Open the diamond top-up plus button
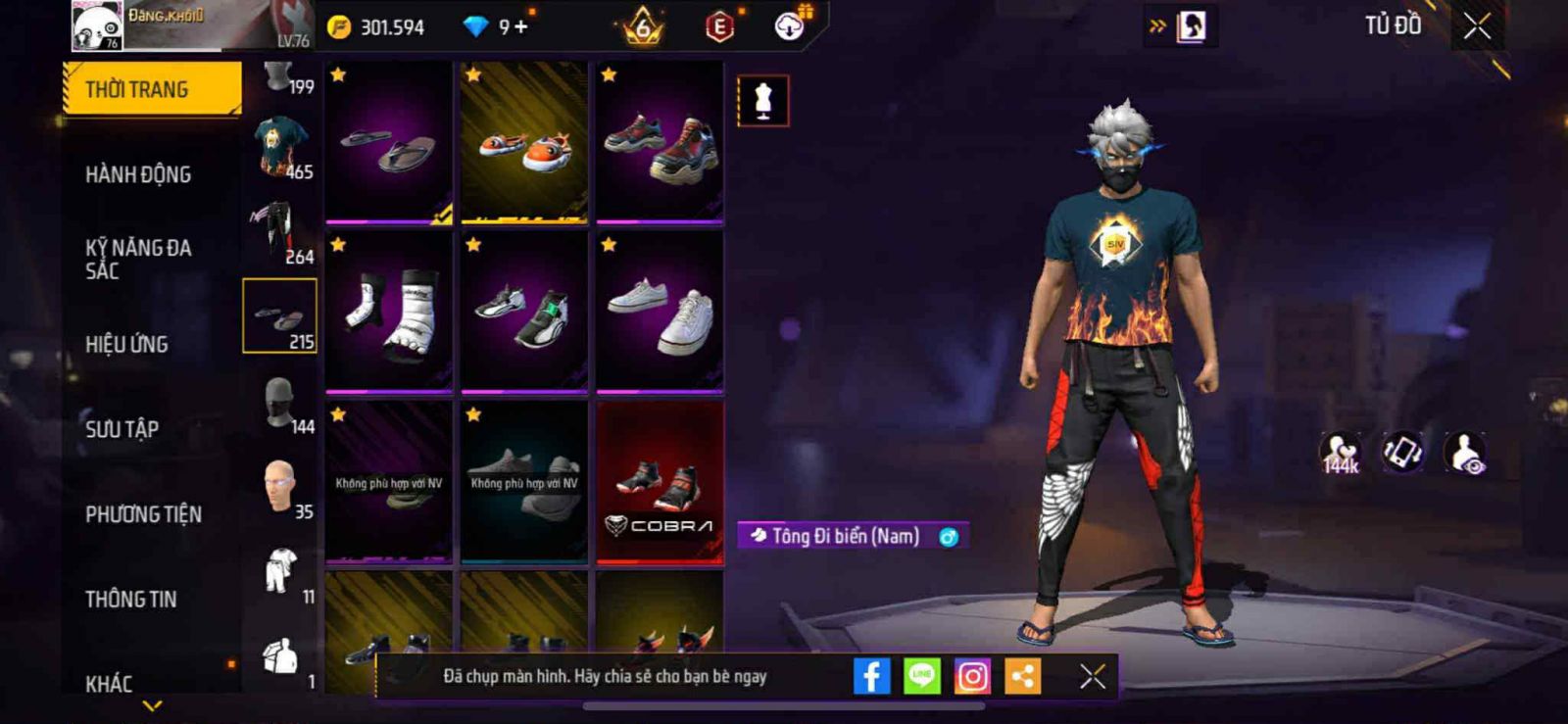Image resolution: width=1568 pixels, height=724 pixels. point(520,26)
